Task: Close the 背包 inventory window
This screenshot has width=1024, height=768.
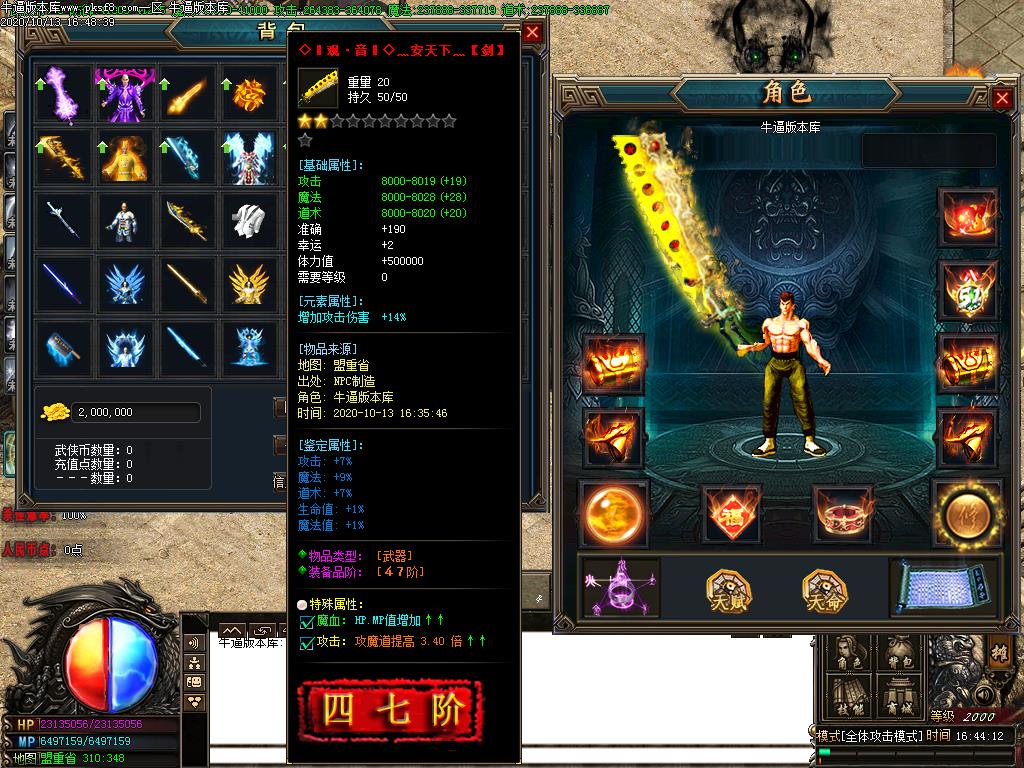Action: [533, 32]
